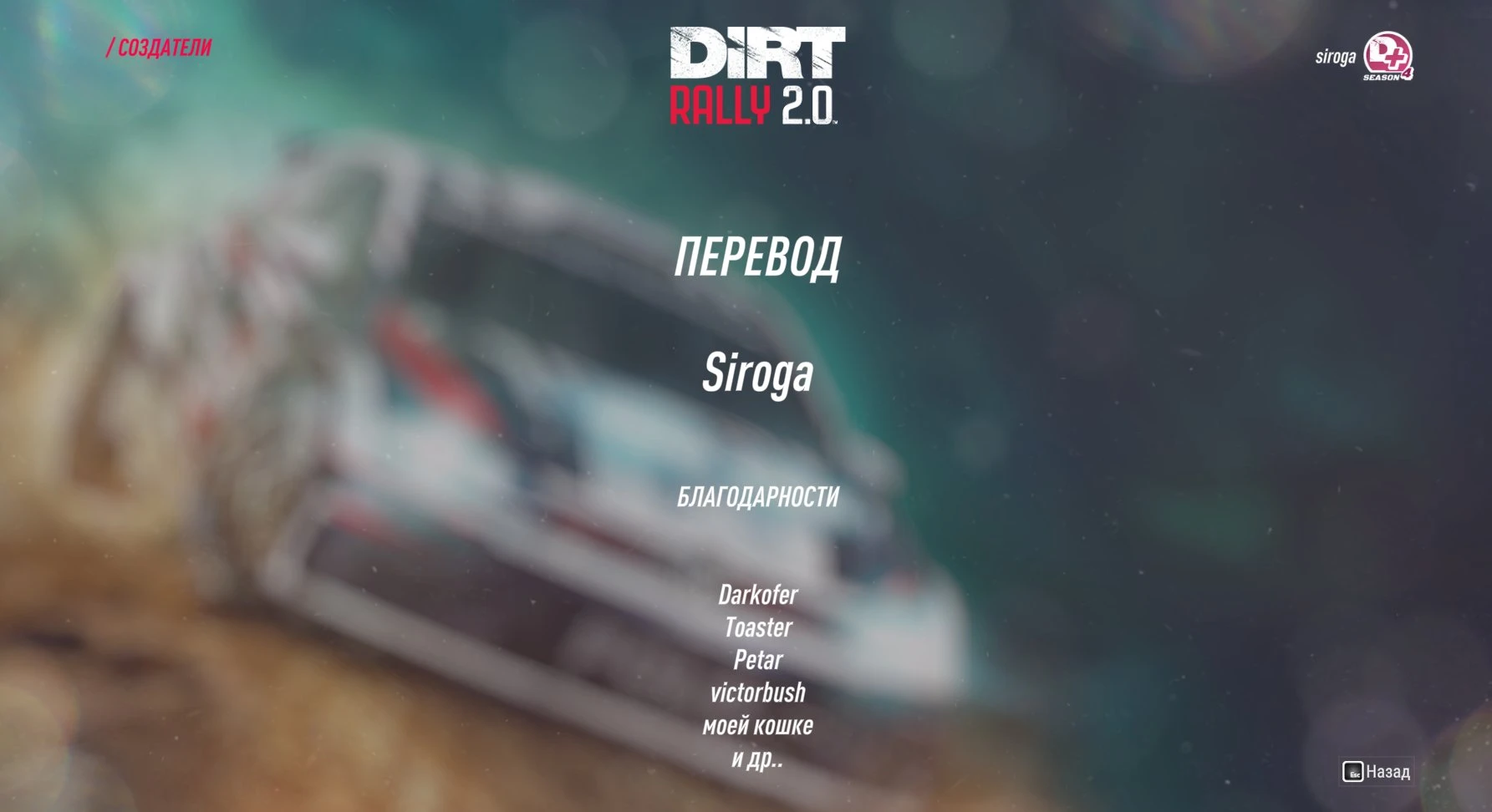Open the СОЗДАТЕЛИ screen title
Screen dimensions: 1492x812
click(x=164, y=47)
